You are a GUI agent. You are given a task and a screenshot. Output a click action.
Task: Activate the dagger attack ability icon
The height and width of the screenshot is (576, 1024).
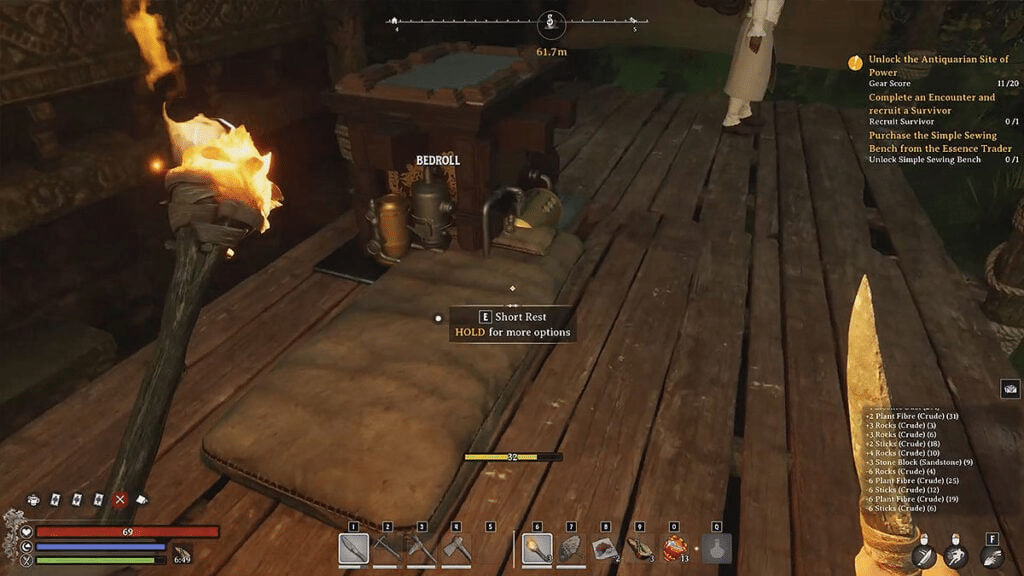924,557
